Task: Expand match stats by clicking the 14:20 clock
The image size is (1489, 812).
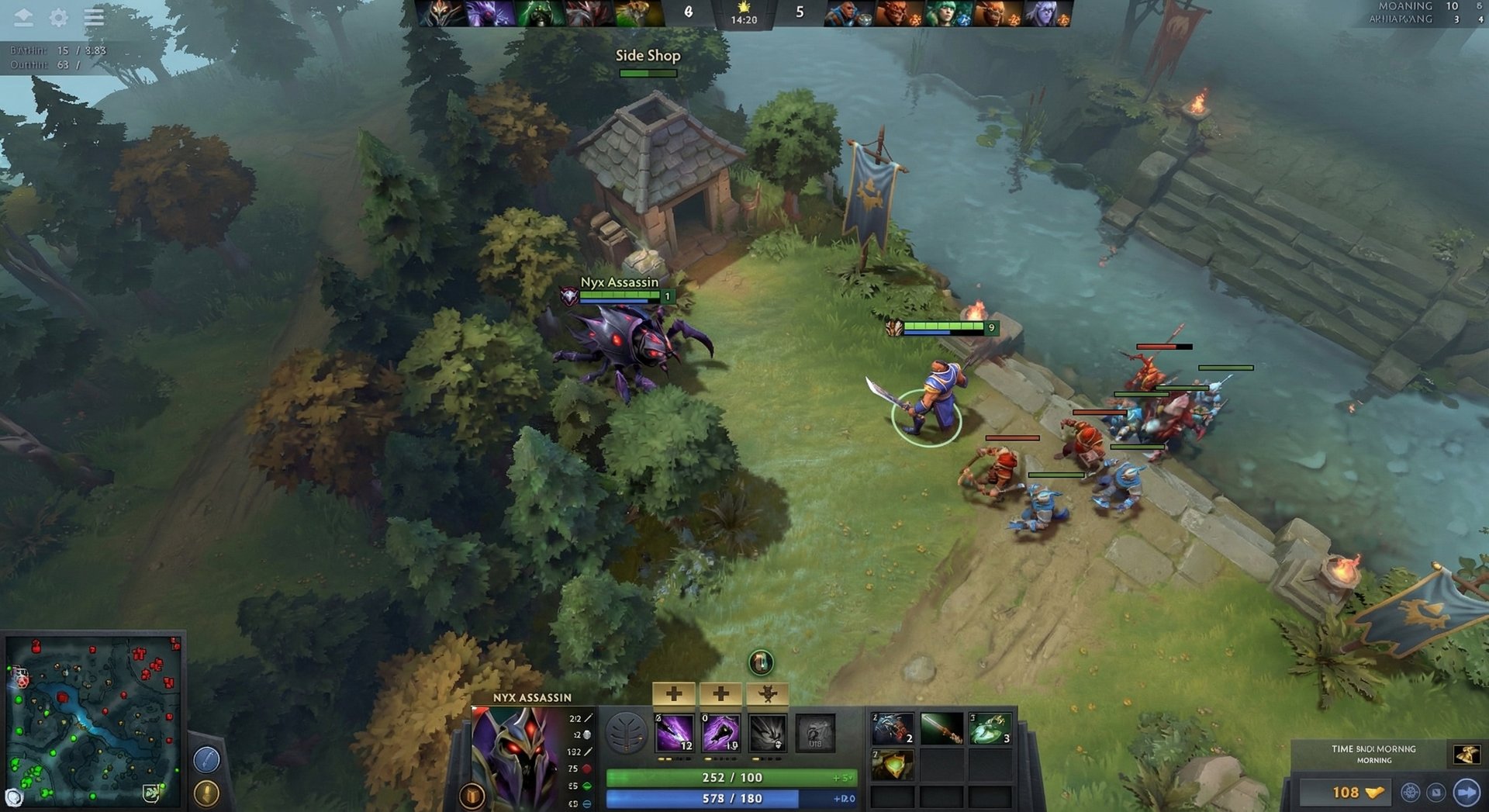Action: [x=744, y=19]
